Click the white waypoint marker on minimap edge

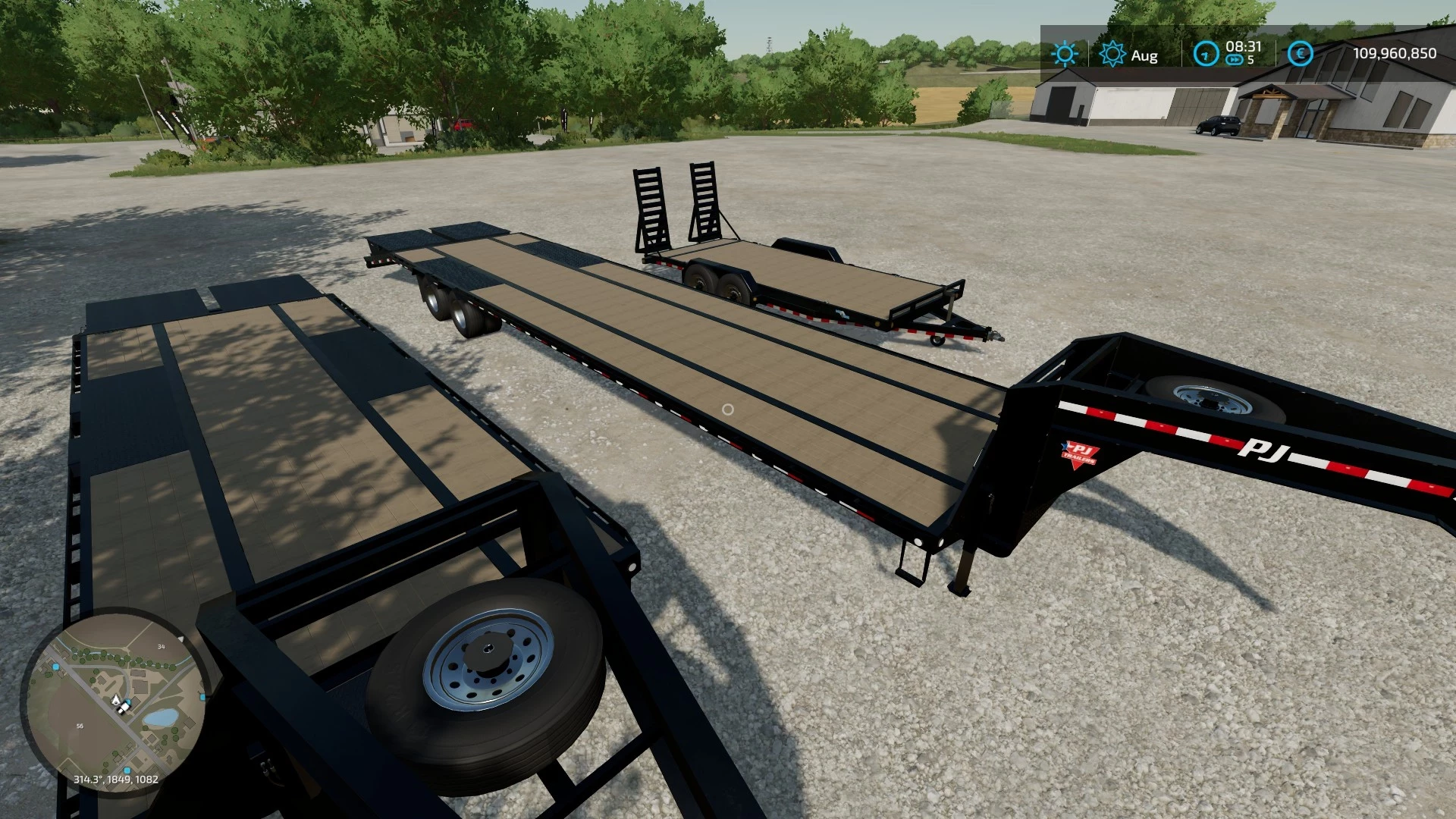click(x=180, y=639)
